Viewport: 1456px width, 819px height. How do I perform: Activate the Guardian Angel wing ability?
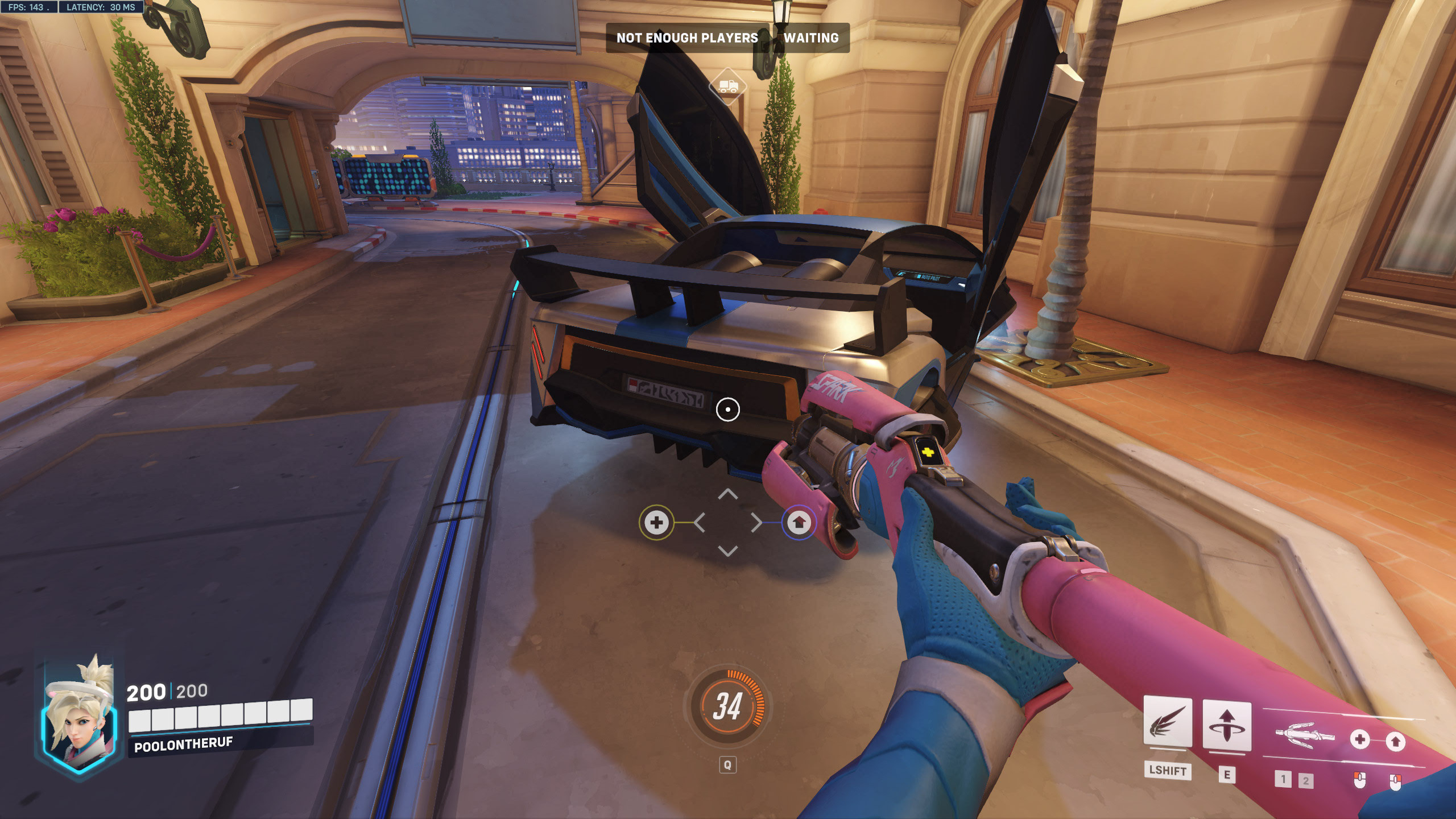1167,722
